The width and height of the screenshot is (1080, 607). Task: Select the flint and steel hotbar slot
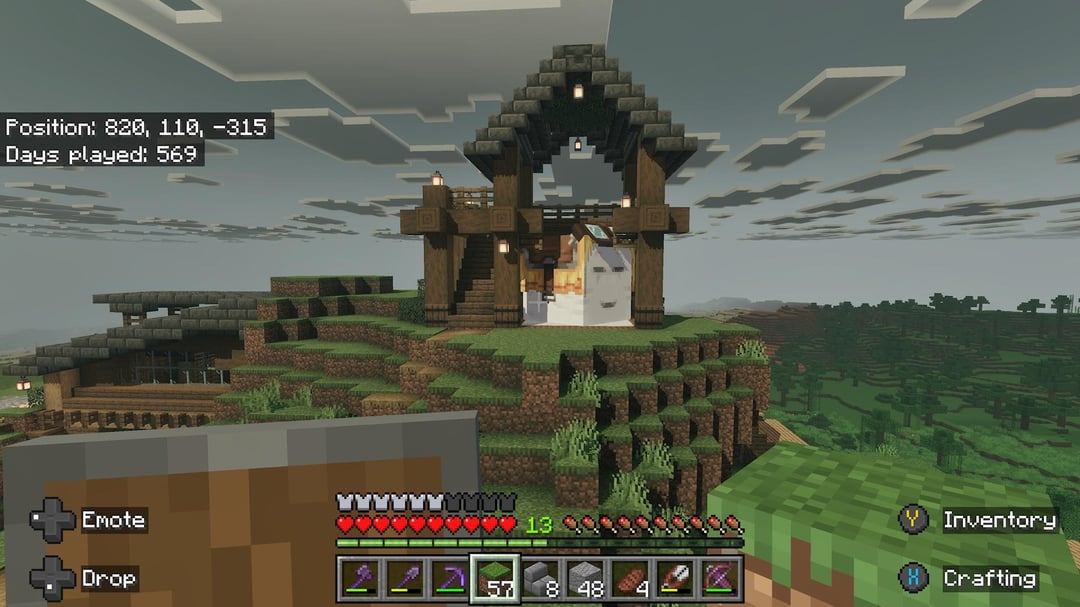[677, 578]
